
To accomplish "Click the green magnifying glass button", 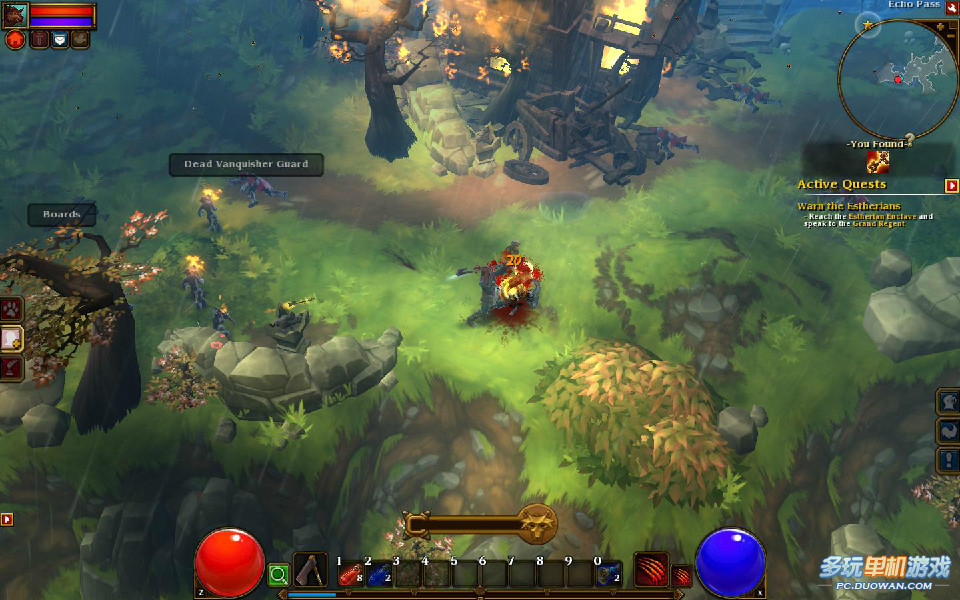I will 279,575.
